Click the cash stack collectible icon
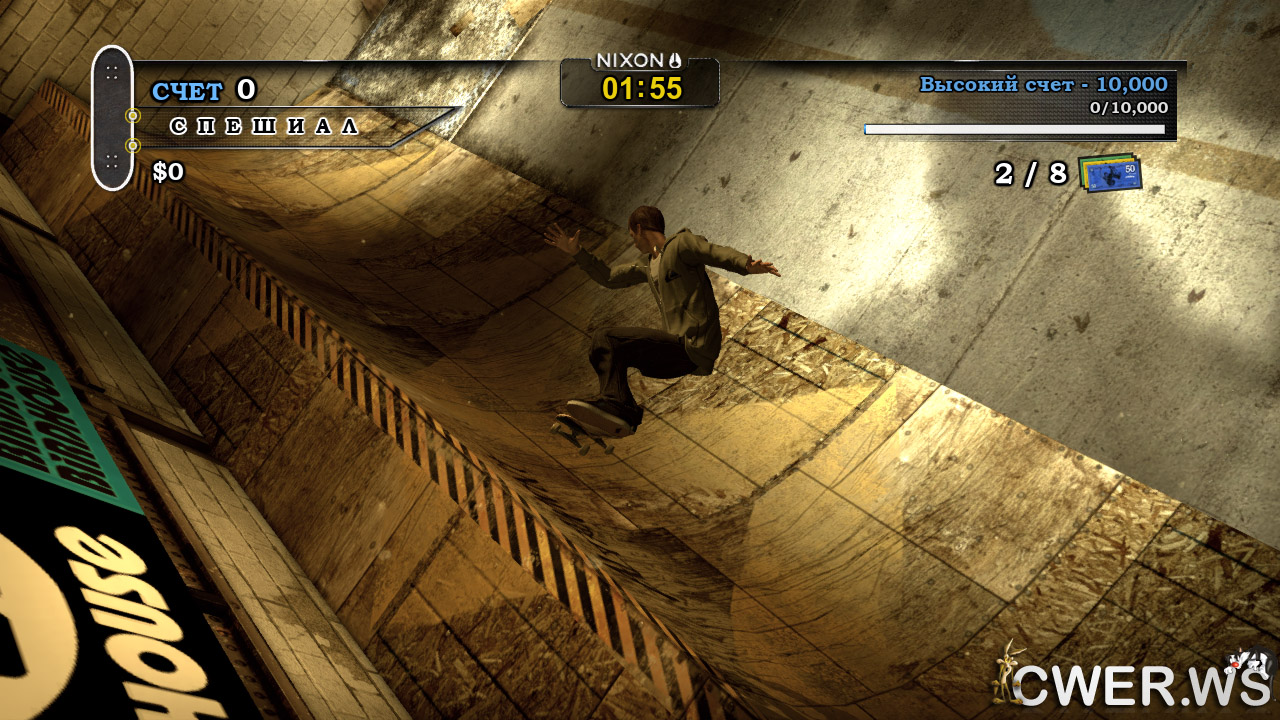Screen dimensions: 1280x720 pos(1110,173)
